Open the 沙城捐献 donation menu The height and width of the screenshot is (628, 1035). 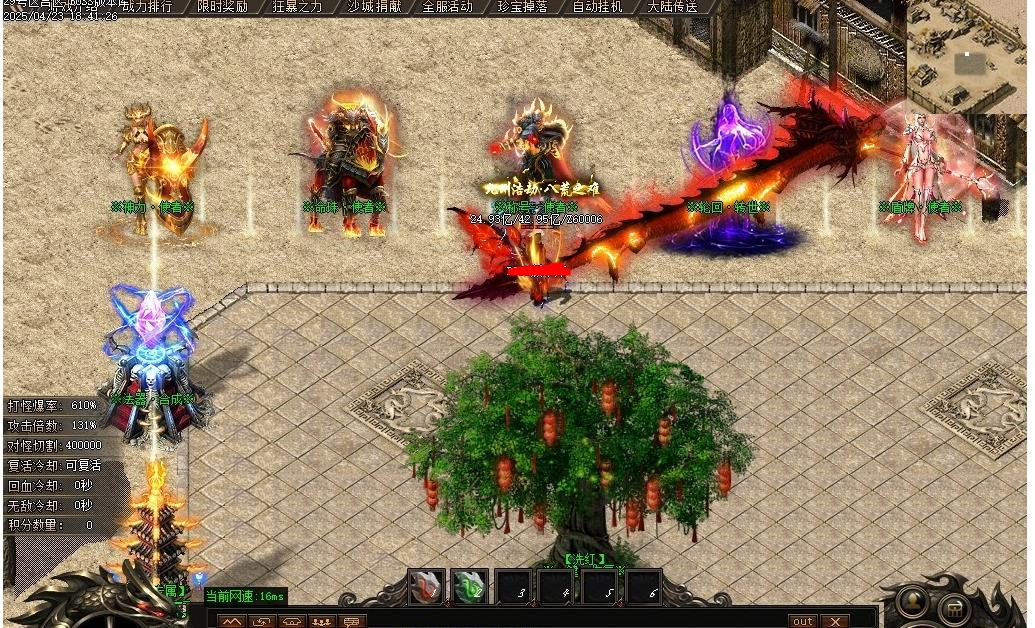(x=372, y=7)
